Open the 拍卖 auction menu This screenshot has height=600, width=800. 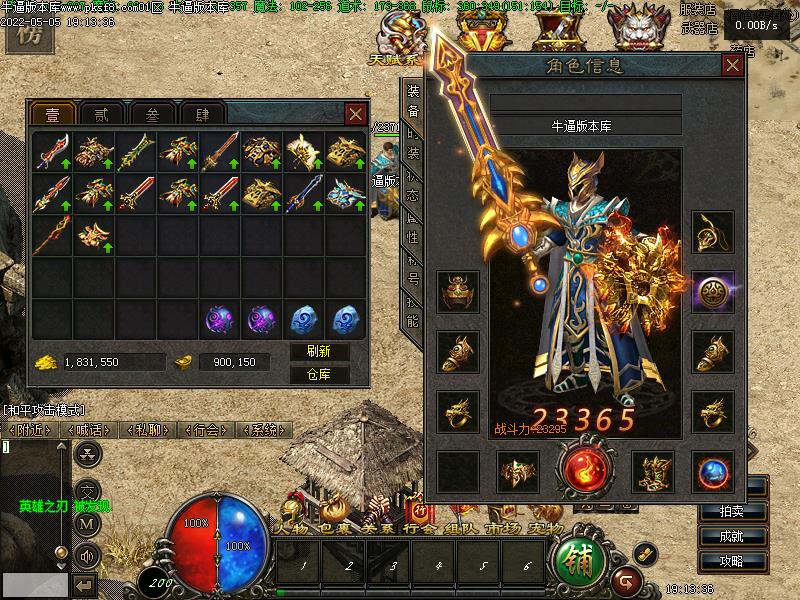click(744, 511)
